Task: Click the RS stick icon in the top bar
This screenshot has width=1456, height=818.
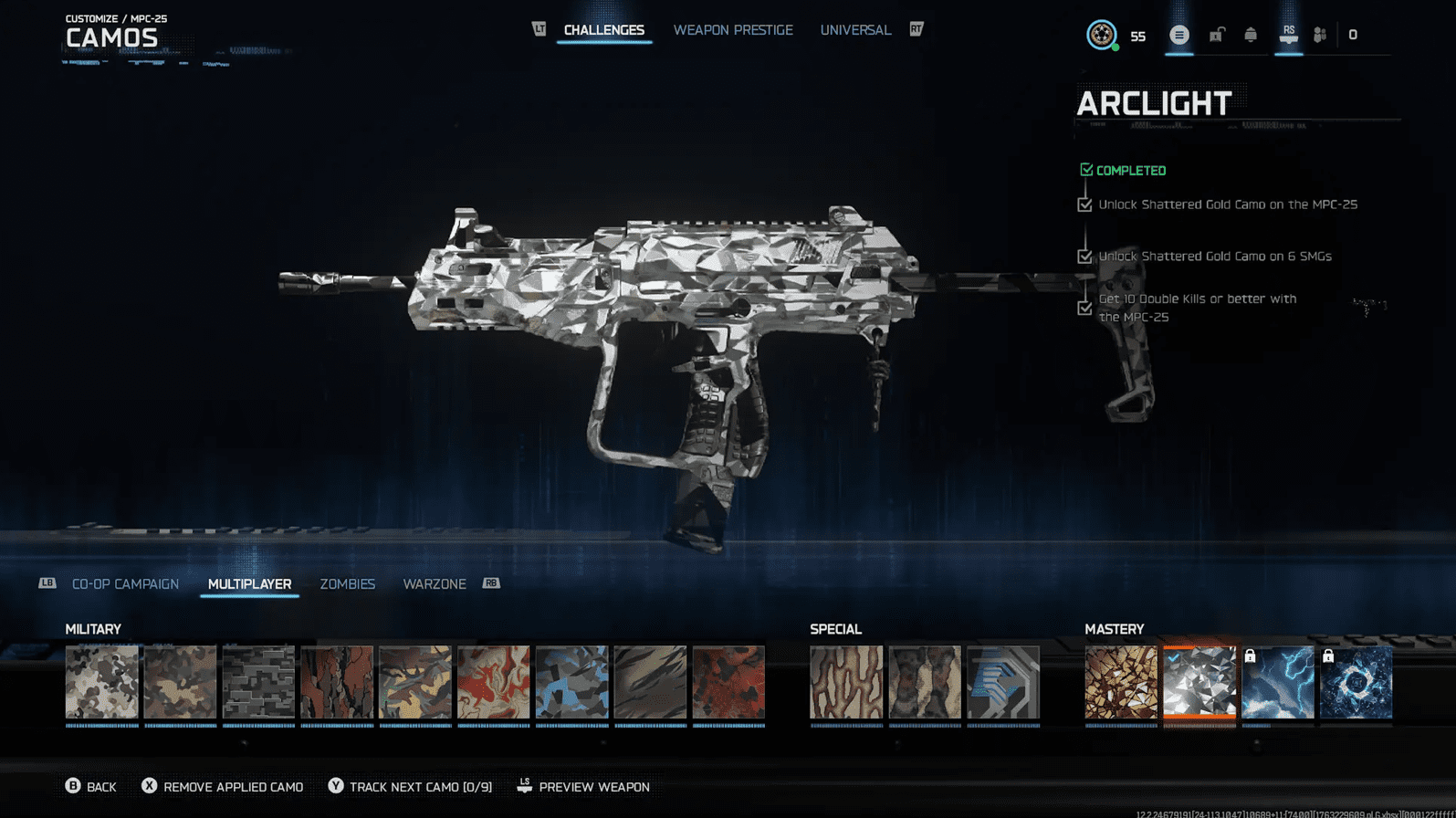Action: point(1288,35)
